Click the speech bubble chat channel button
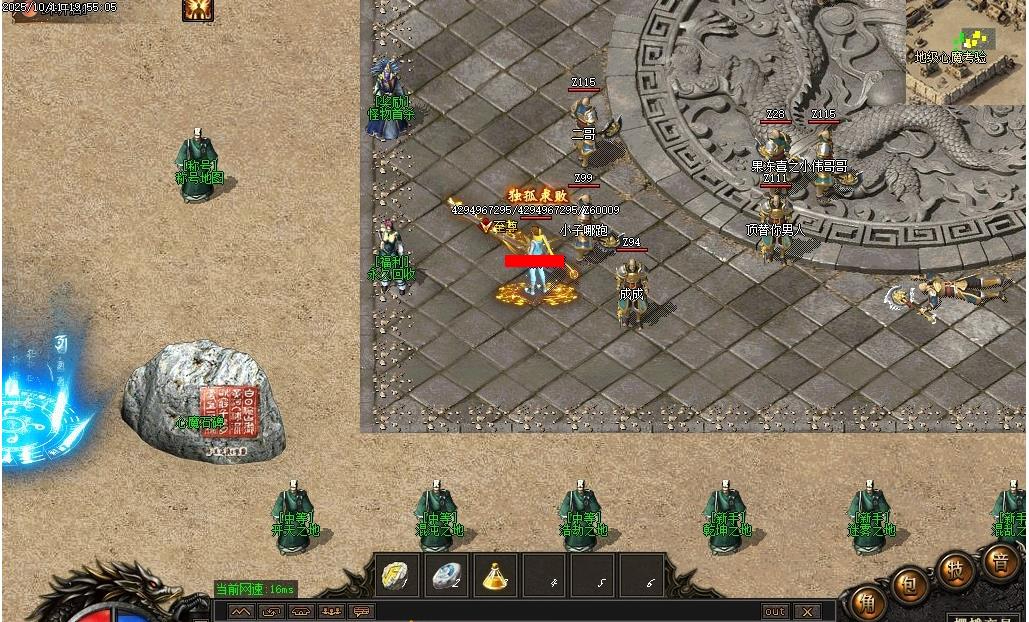This screenshot has height=622, width=1029. [361, 611]
